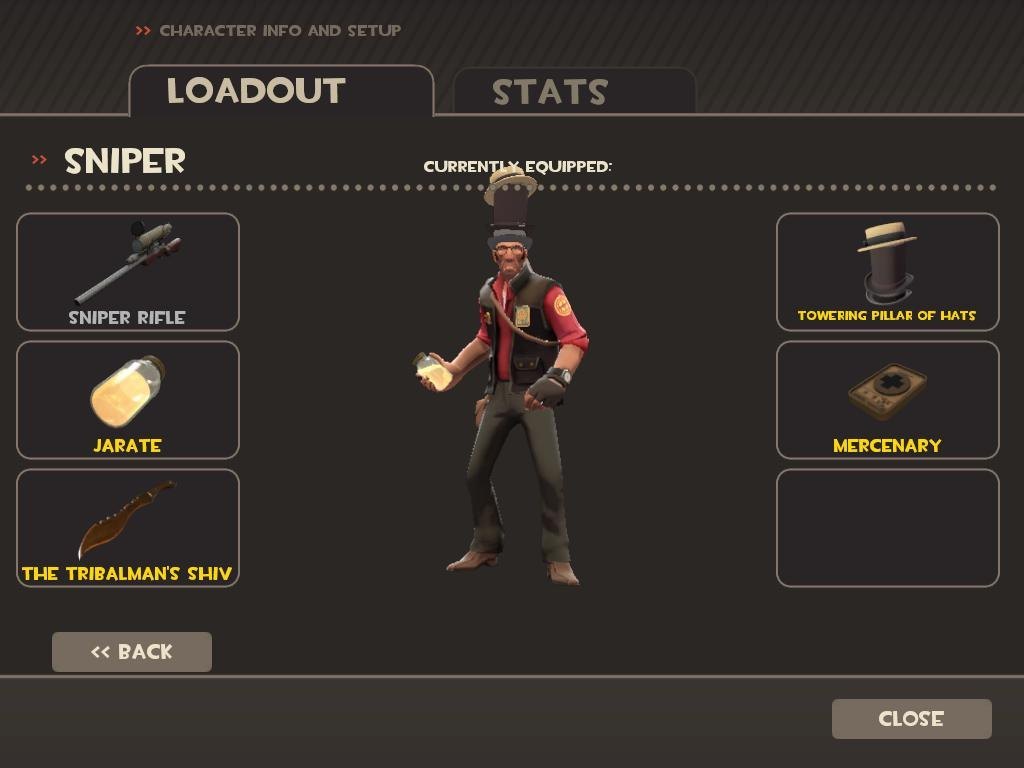The width and height of the screenshot is (1024, 768).
Task: Click the Mercenary badge slot
Action: point(887,400)
